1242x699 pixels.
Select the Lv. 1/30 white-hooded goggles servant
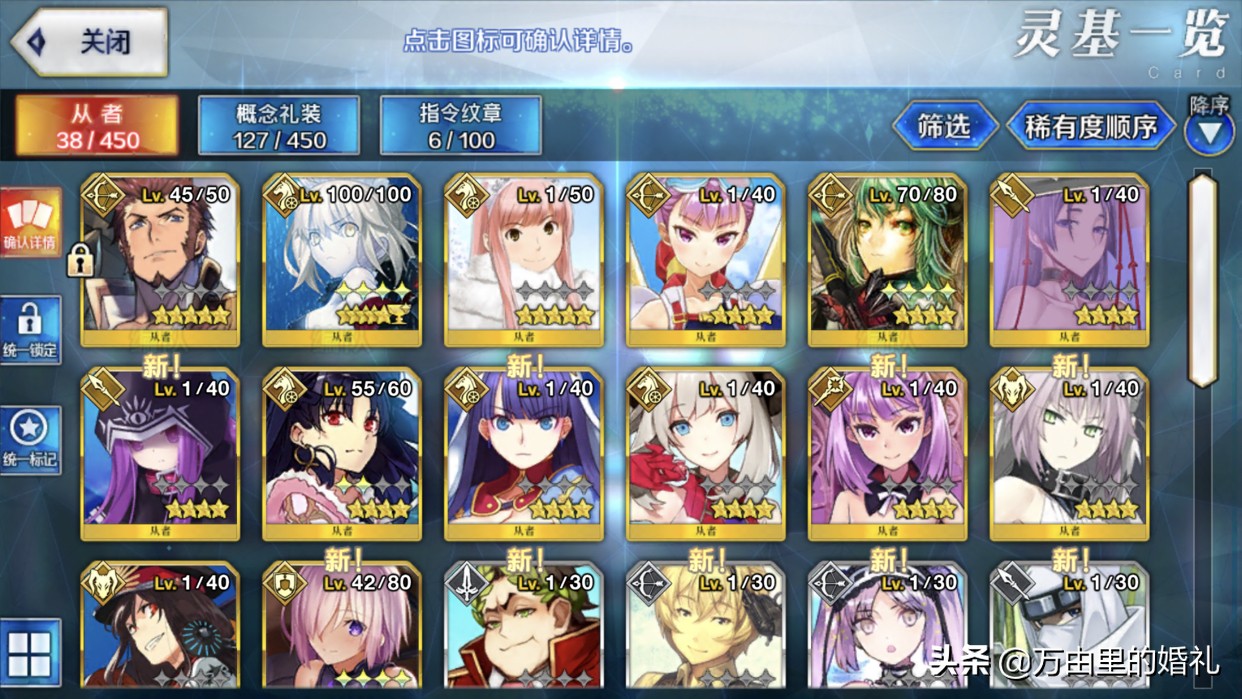(1069, 630)
